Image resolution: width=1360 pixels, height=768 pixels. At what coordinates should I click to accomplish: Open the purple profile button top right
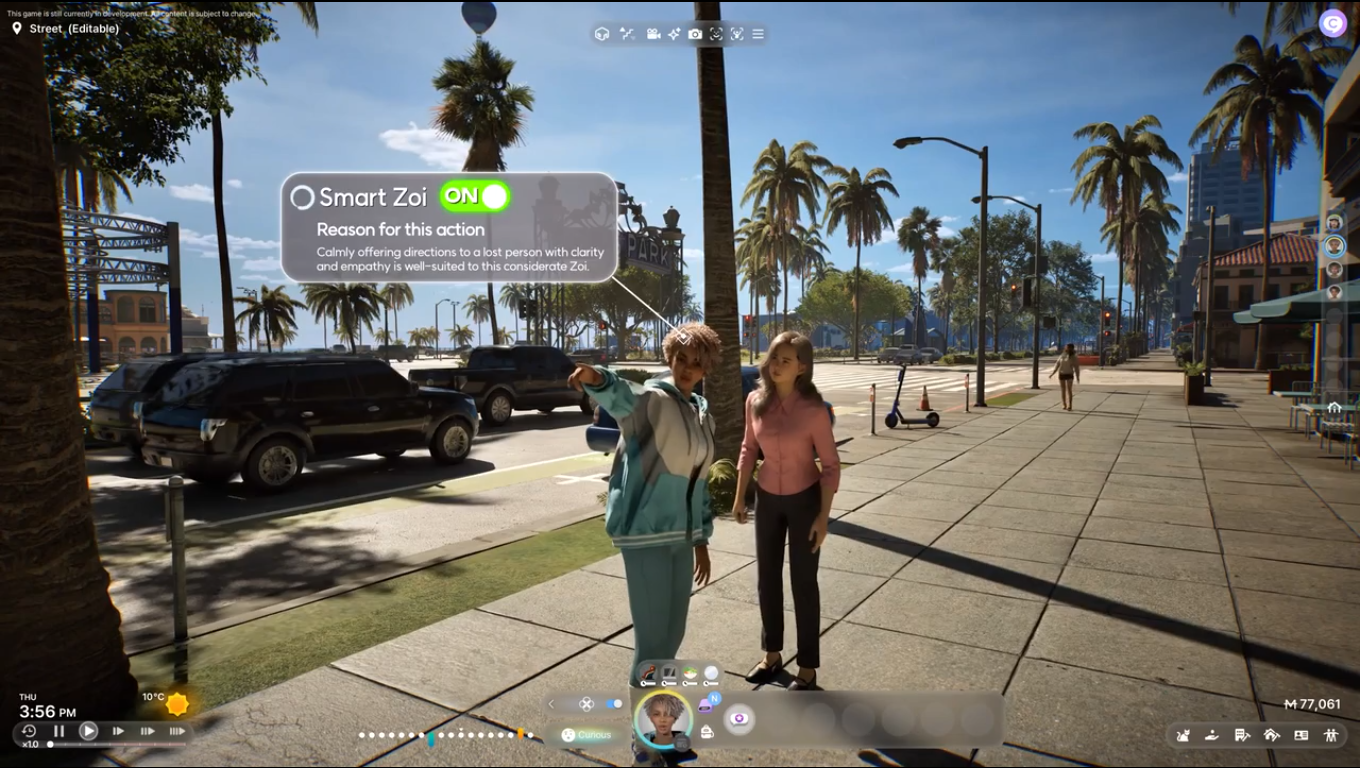coord(1332,23)
